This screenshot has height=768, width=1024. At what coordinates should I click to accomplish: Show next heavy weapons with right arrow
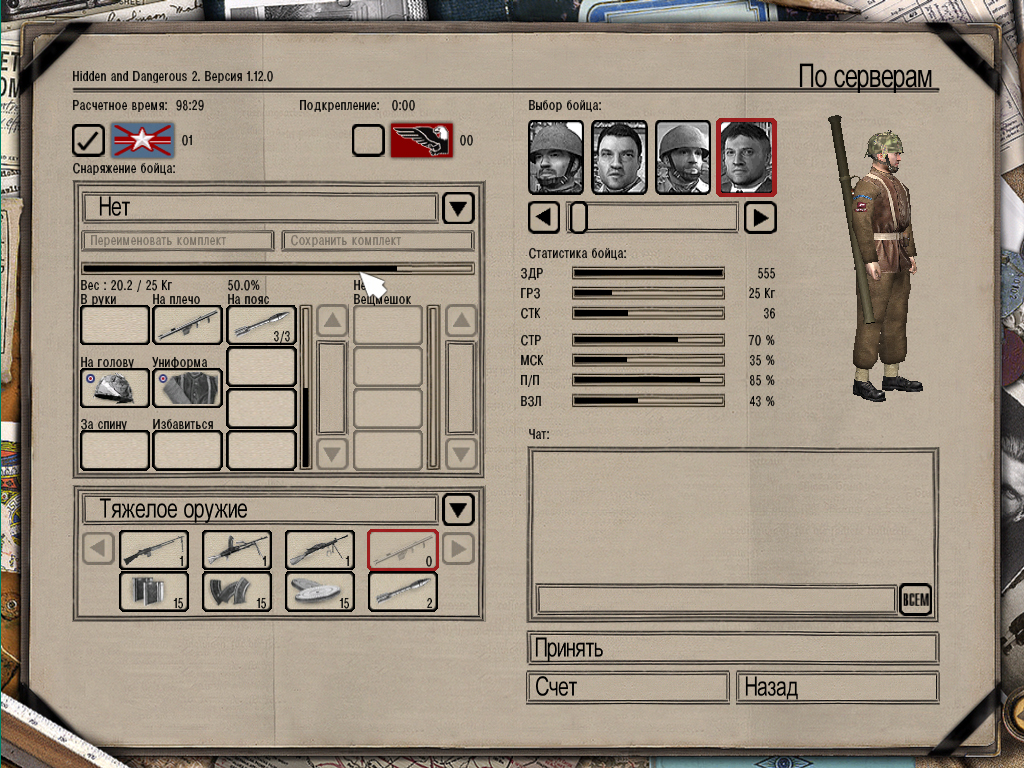[457, 549]
